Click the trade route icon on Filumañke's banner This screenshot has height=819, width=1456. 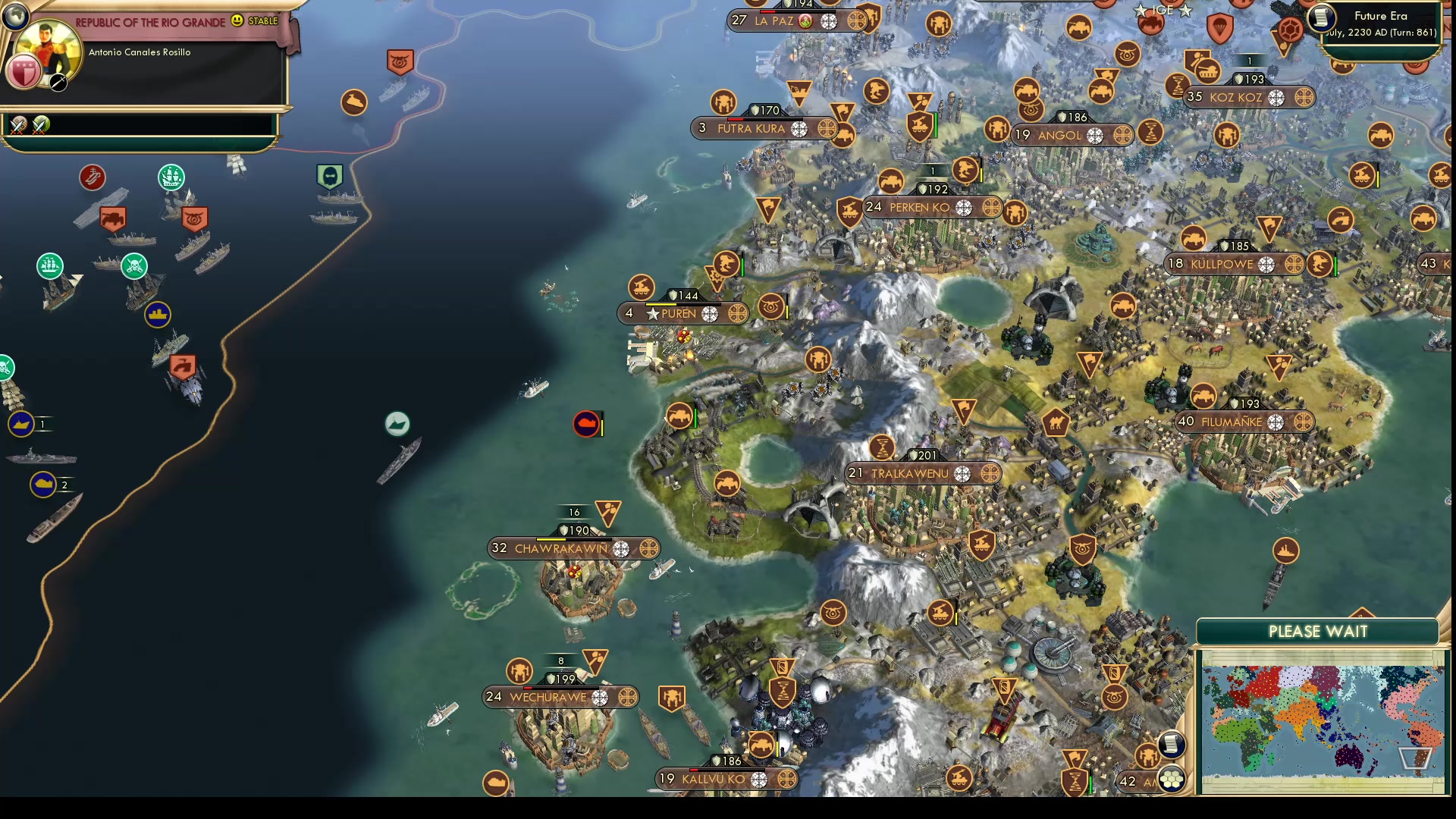pos(1306,423)
